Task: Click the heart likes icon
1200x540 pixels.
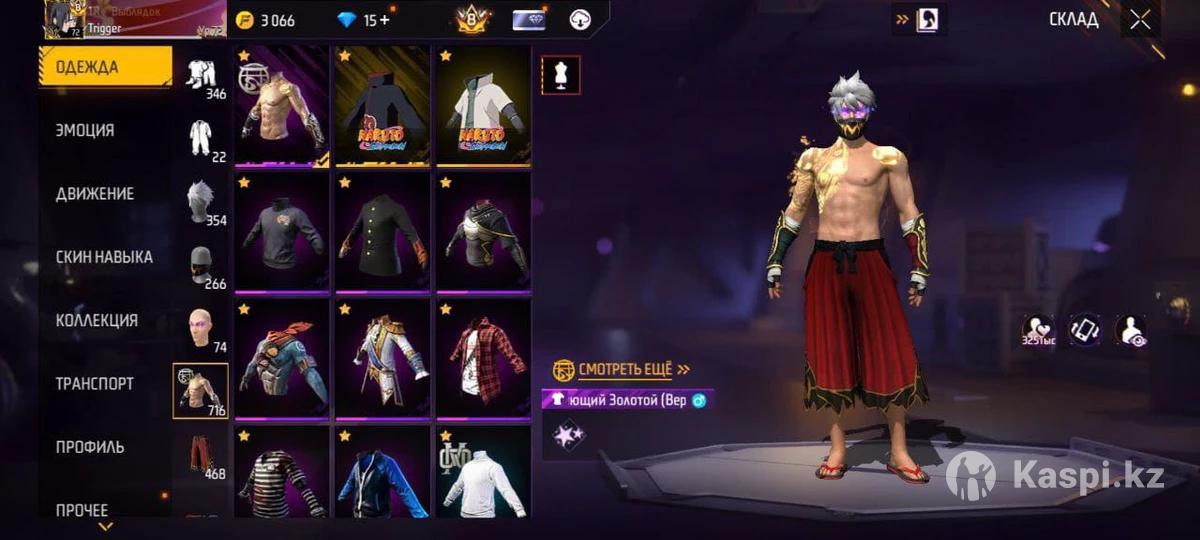Action: coord(1038,330)
